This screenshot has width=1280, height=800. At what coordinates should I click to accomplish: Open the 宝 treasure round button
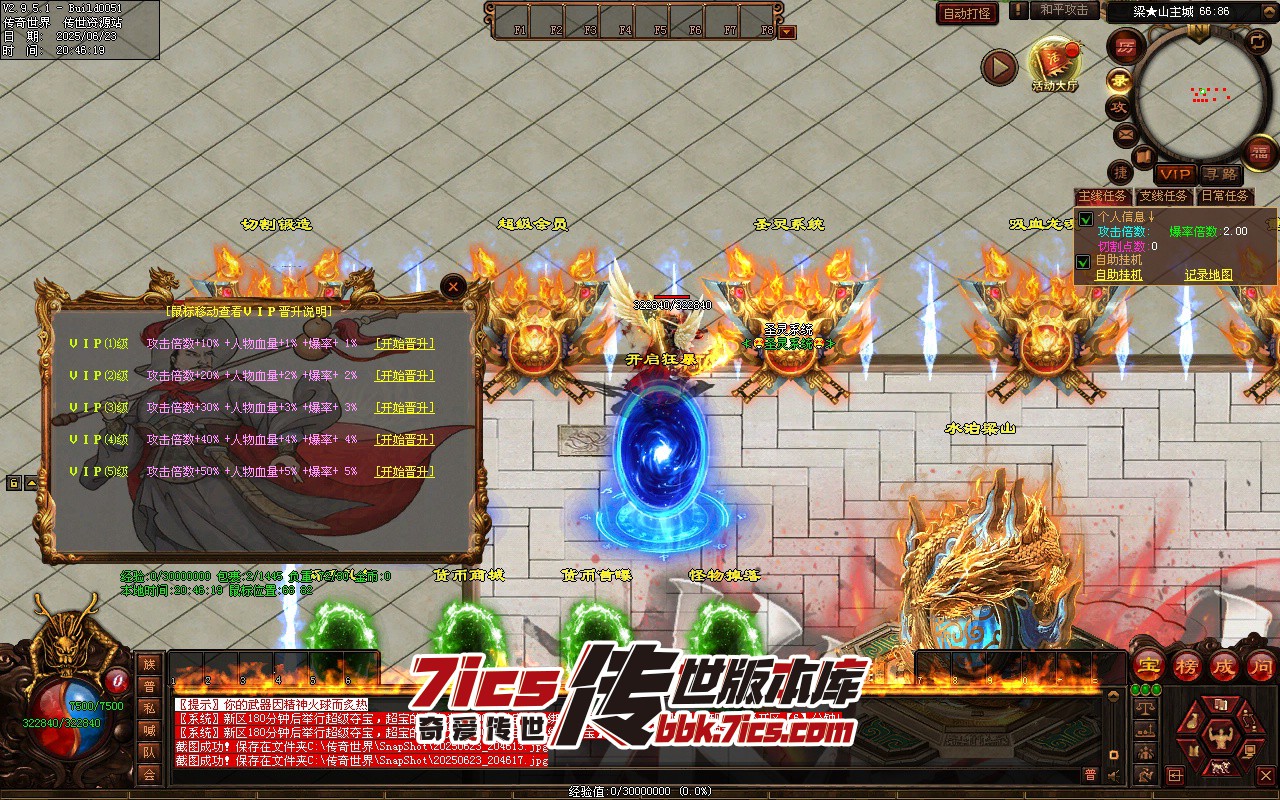(x=1149, y=665)
